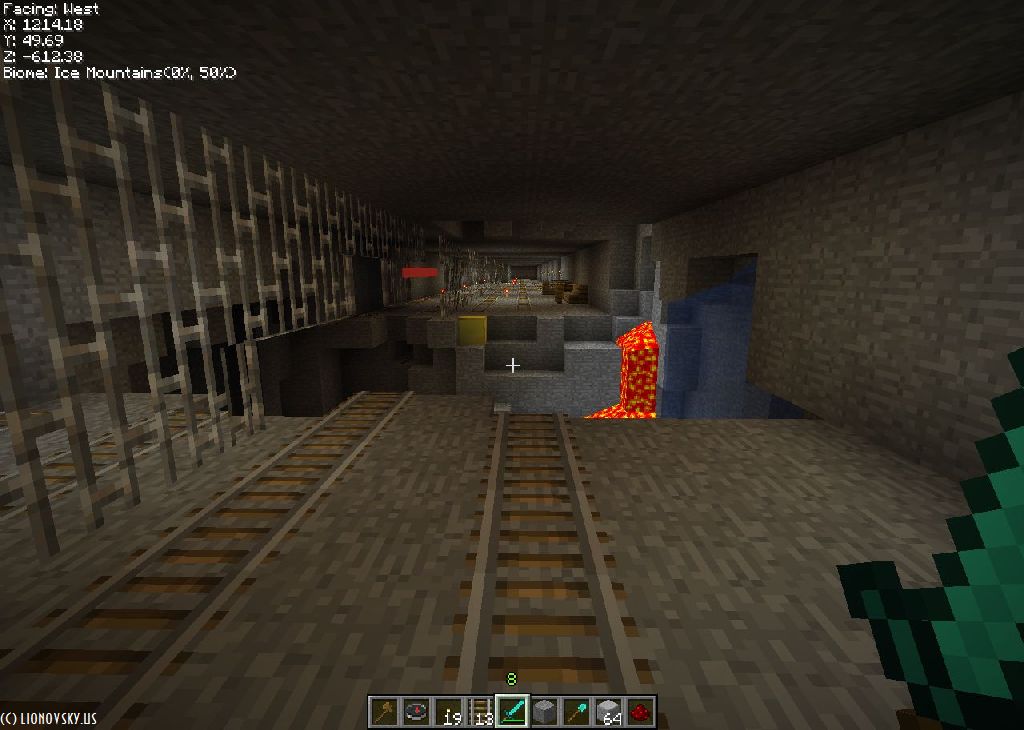Select the redstone dust slot

tap(640, 712)
